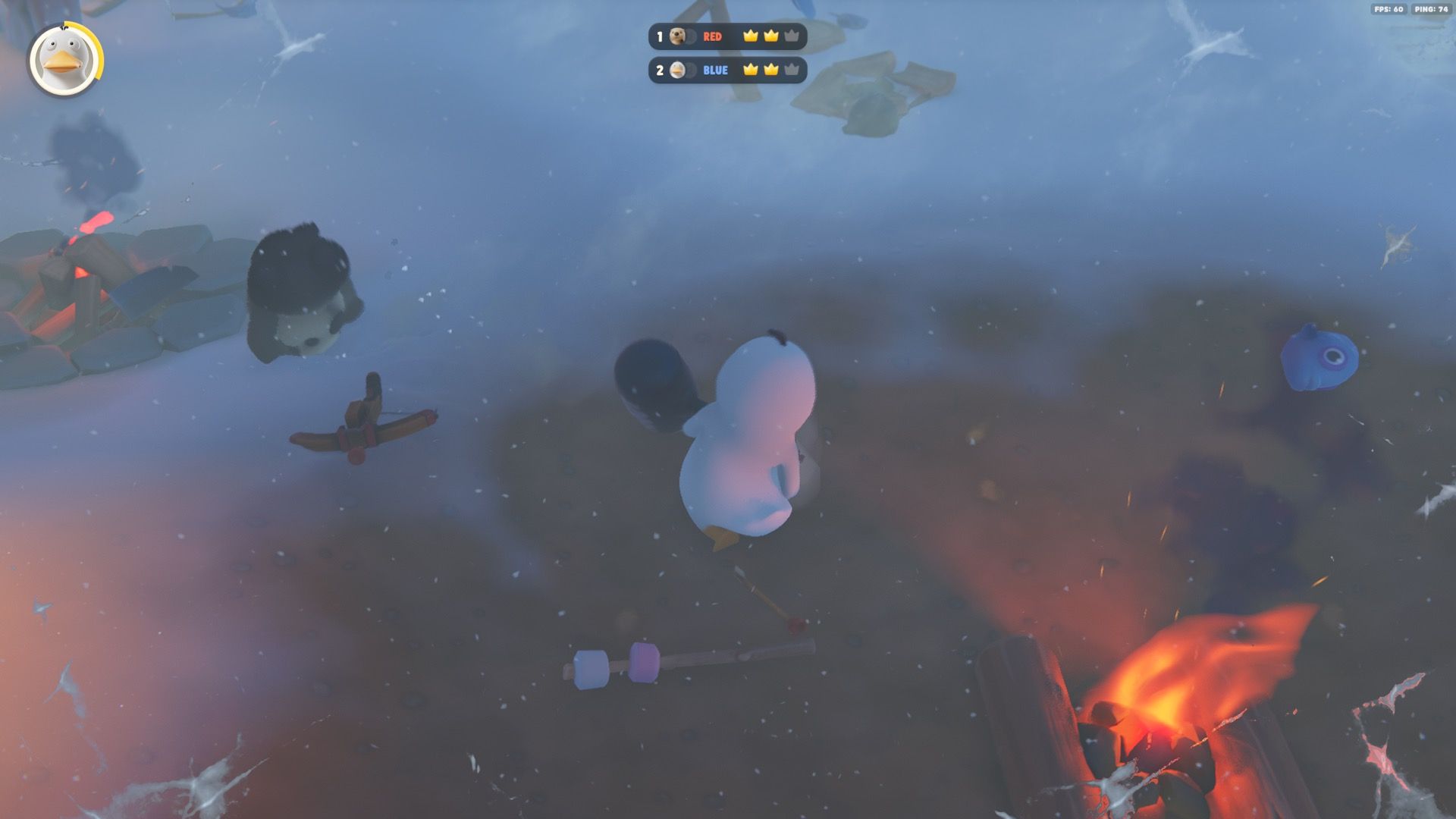Select the duck avatar on BLUE's scoreboard row
Image resolution: width=1456 pixels, height=819 pixels.
pos(677,71)
